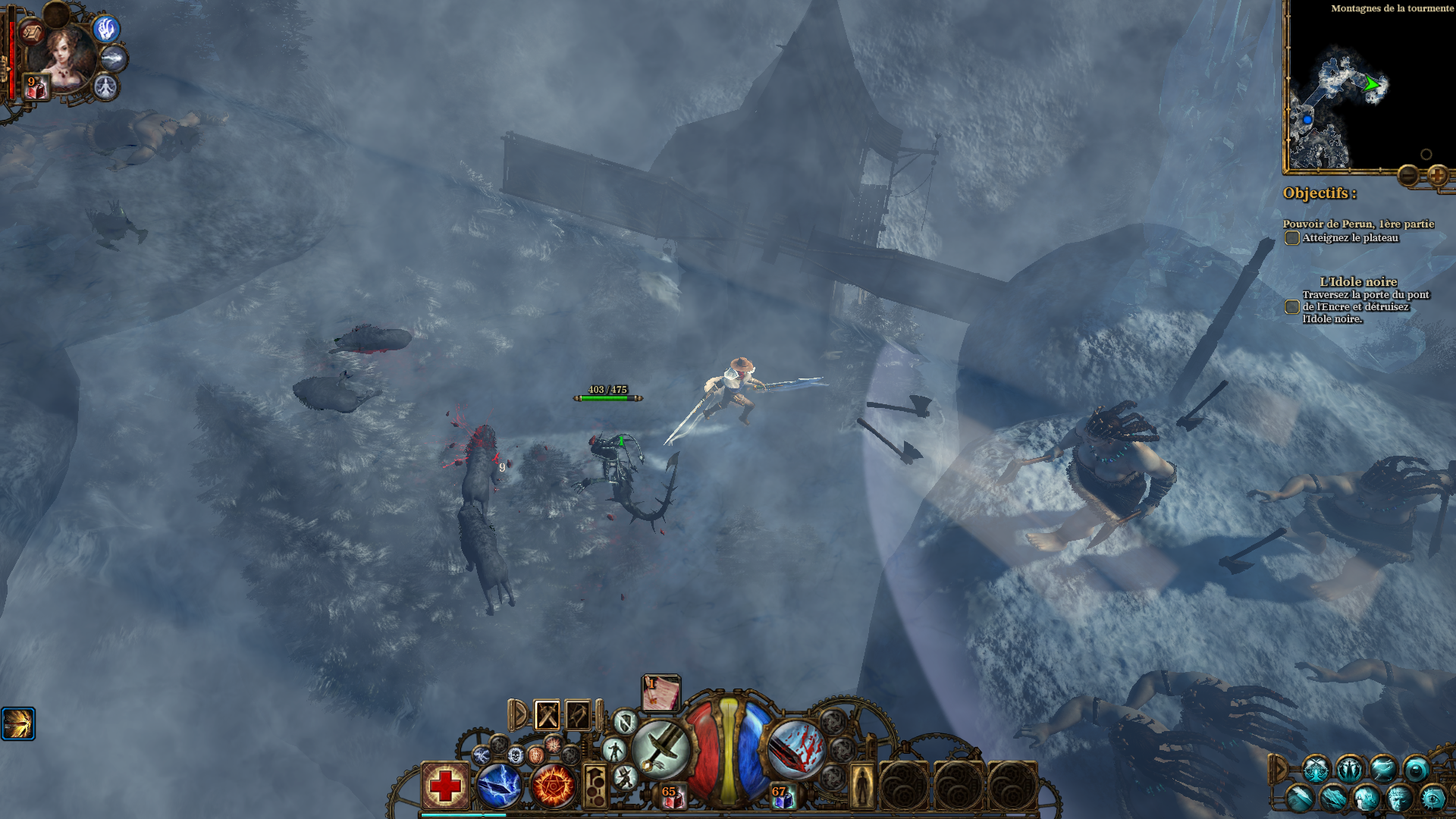Select the bloody blade secondary skill
Viewport: 1456px width, 819px height.
pos(795,748)
